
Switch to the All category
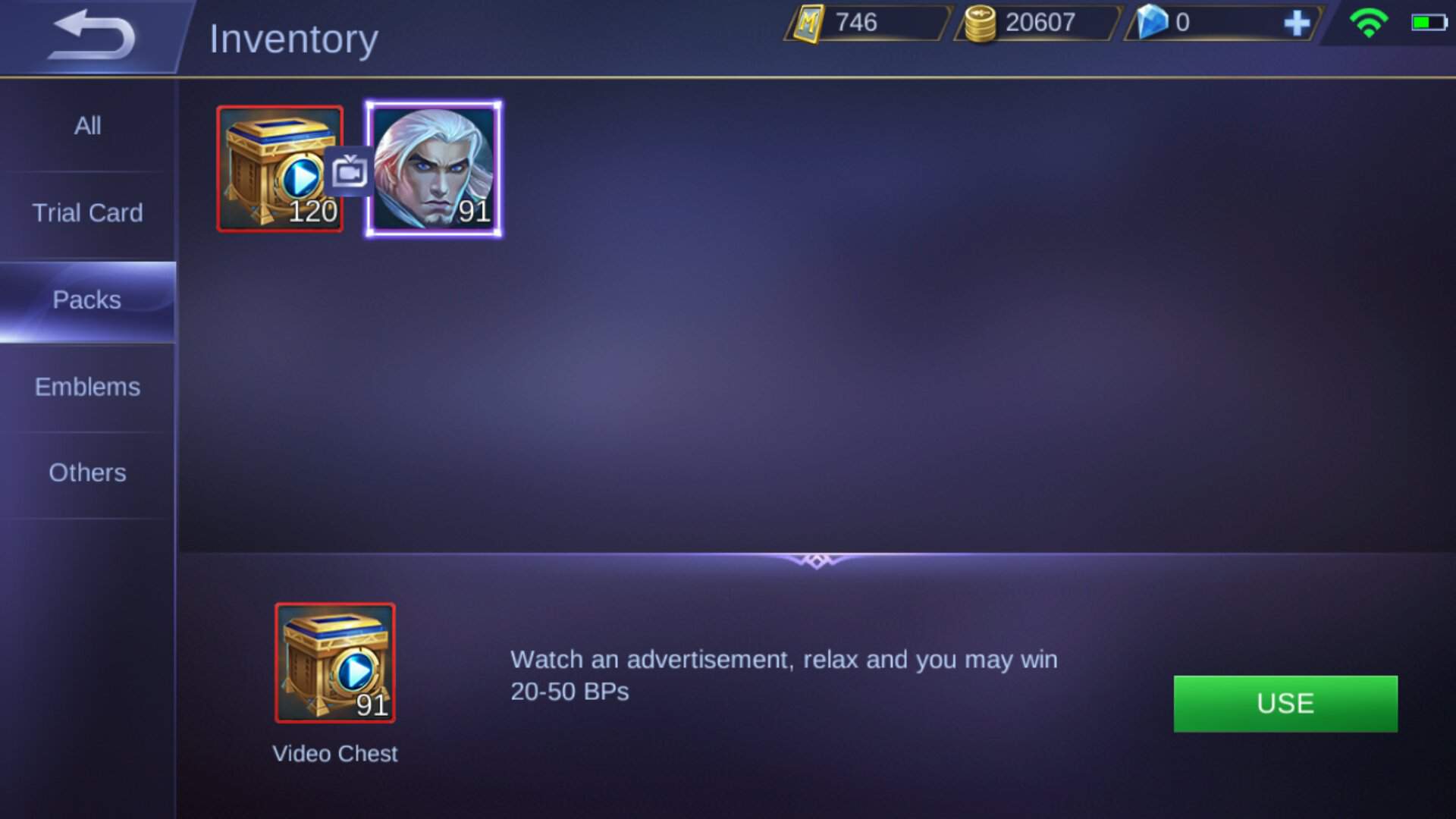click(87, 126)
